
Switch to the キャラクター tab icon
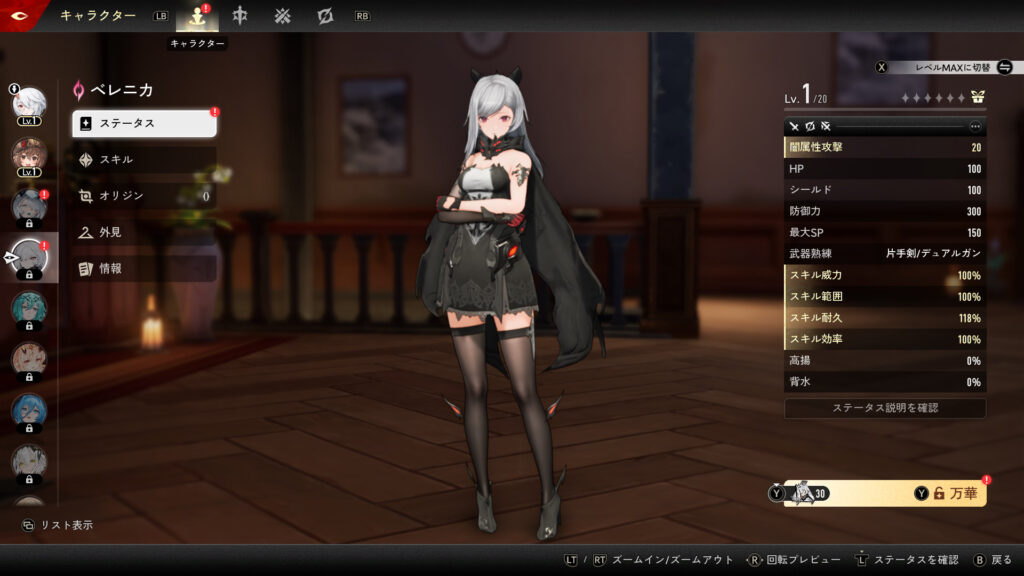point(197,17)
